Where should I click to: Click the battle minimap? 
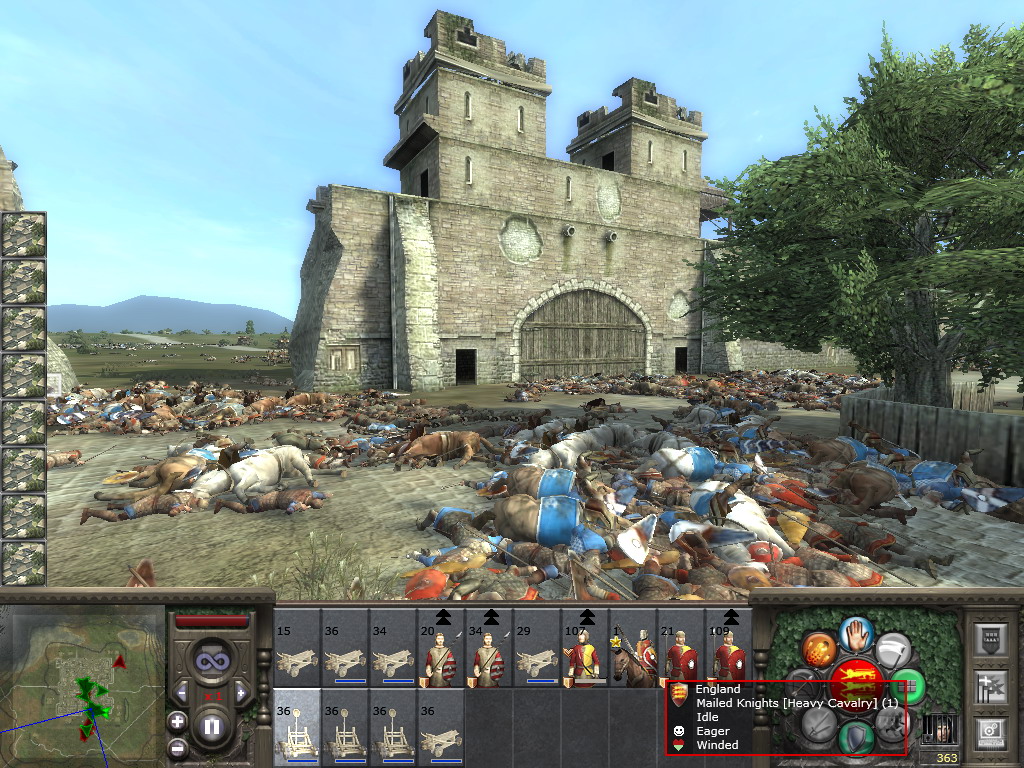[x=83, y=685]
